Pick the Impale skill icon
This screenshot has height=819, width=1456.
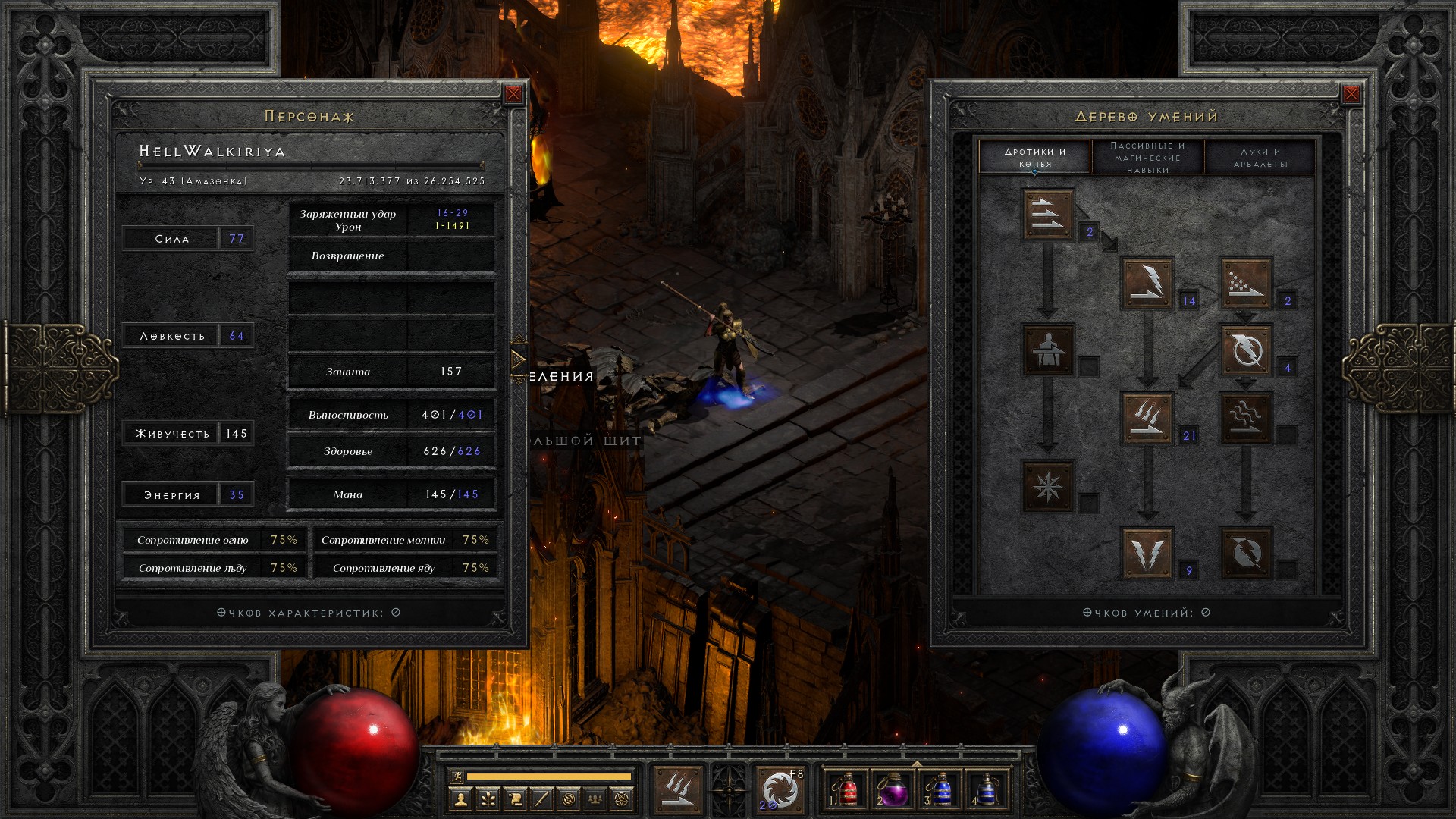(1048, 350)
